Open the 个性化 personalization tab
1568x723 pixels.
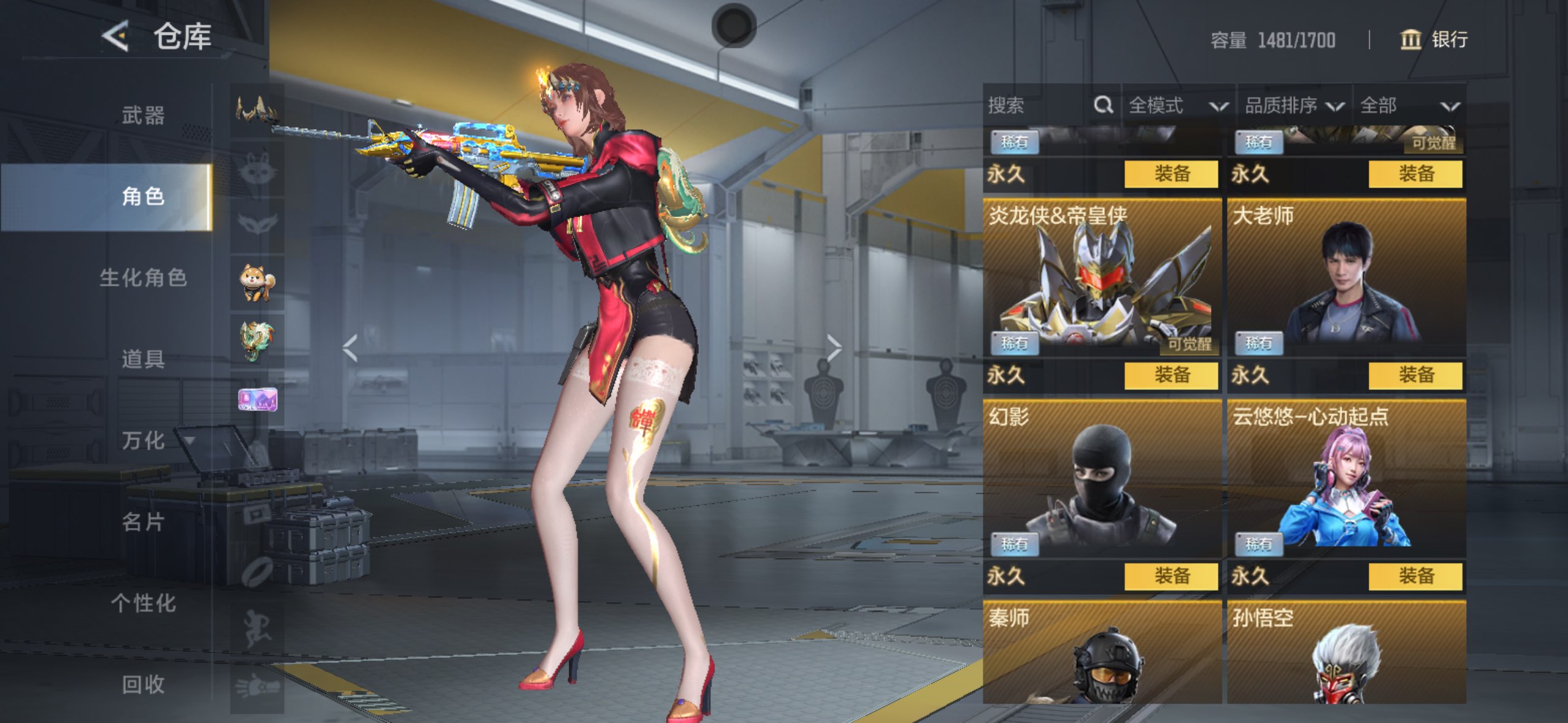[143, 603]
